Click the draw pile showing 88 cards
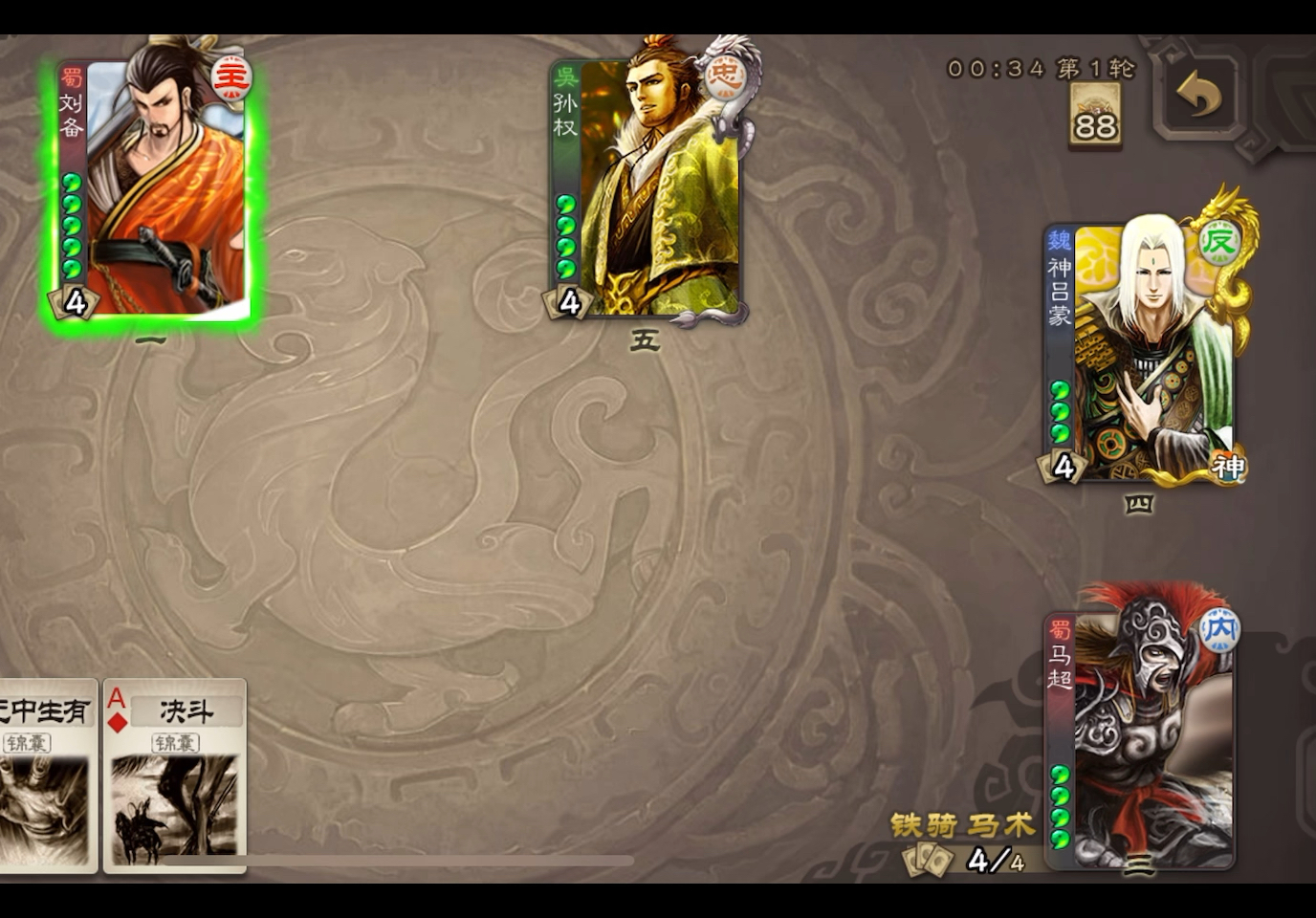The image size is (1316, 918). (x=1094, y=115)
